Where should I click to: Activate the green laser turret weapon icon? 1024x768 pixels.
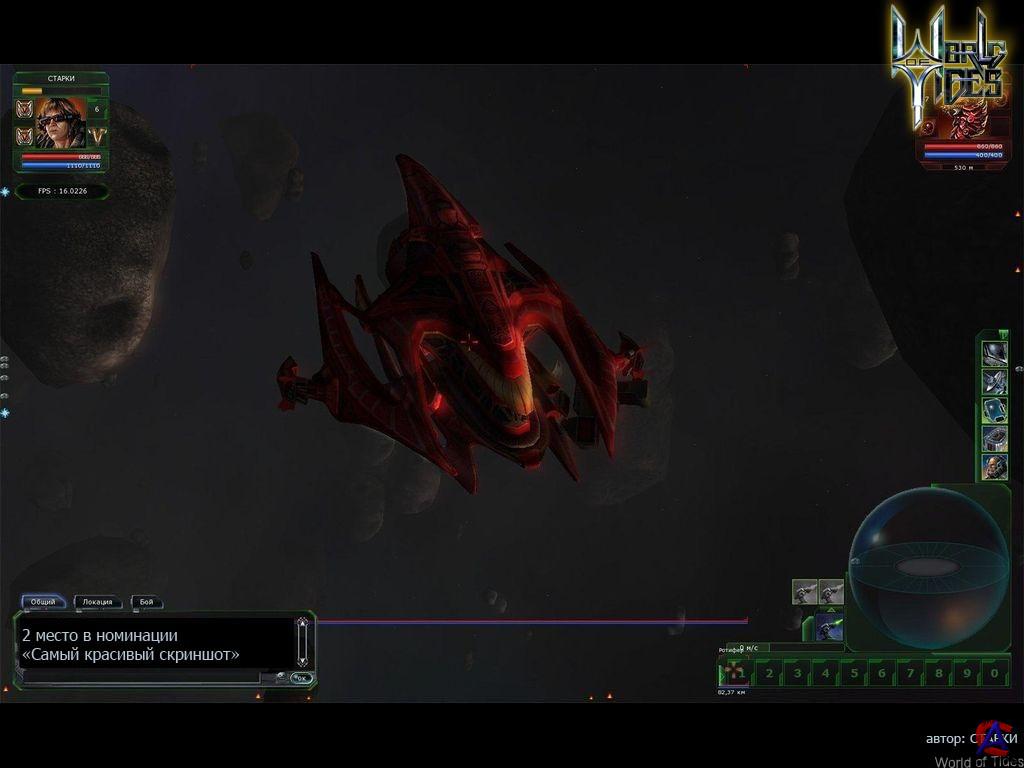(829, 627)
